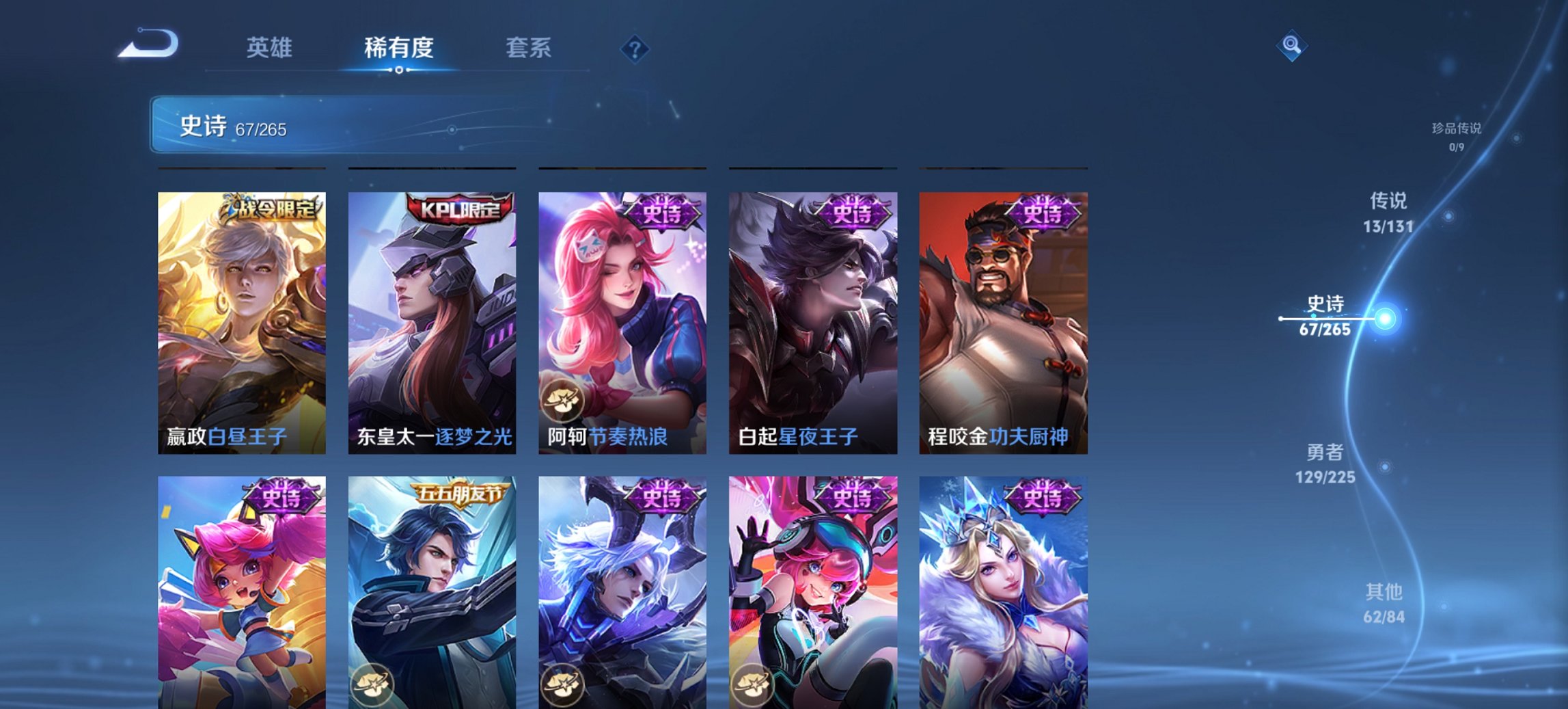Click the back arrow at top left
The height and width of the screenshot is (709, 1568).
point(149,43)
